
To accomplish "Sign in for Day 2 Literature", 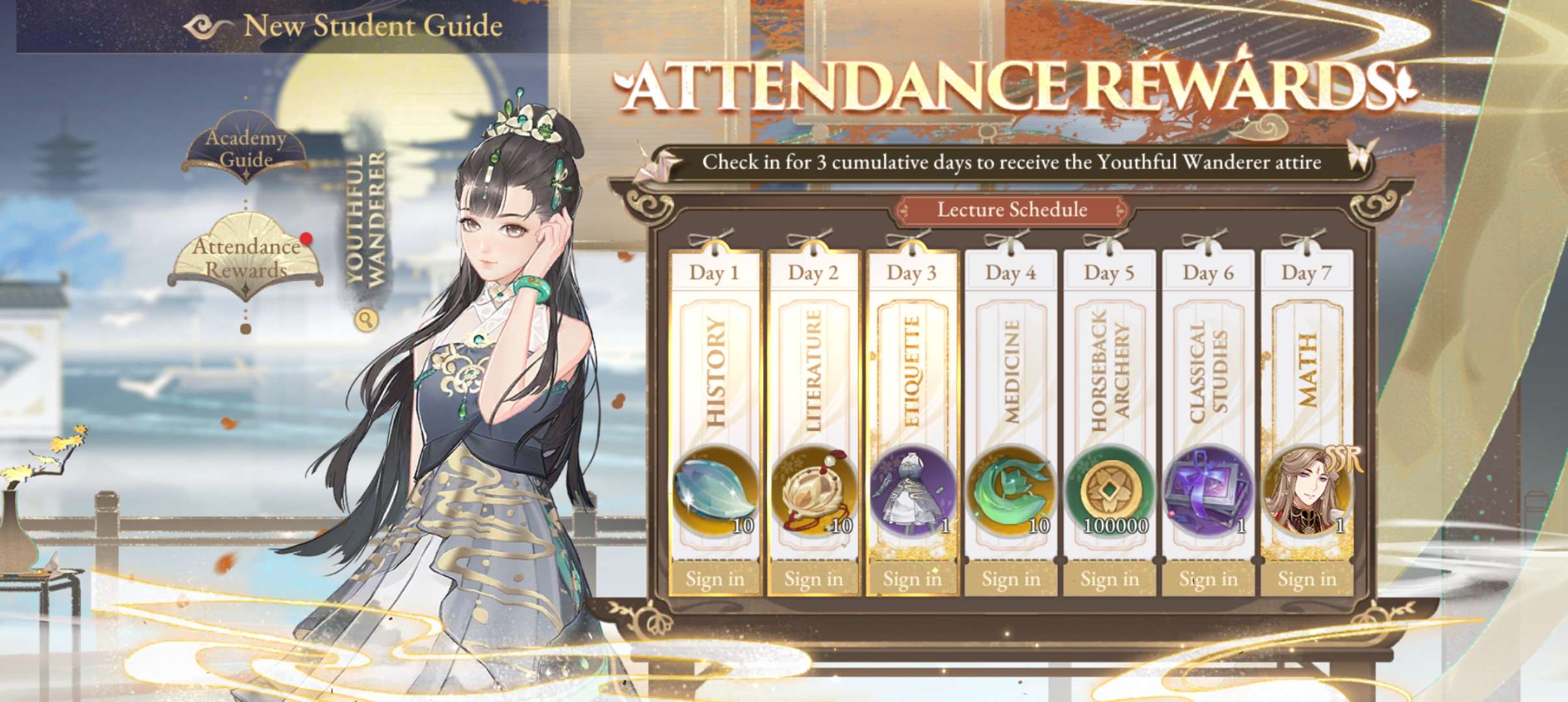I will pyautogui.click(x=813, y=578).
